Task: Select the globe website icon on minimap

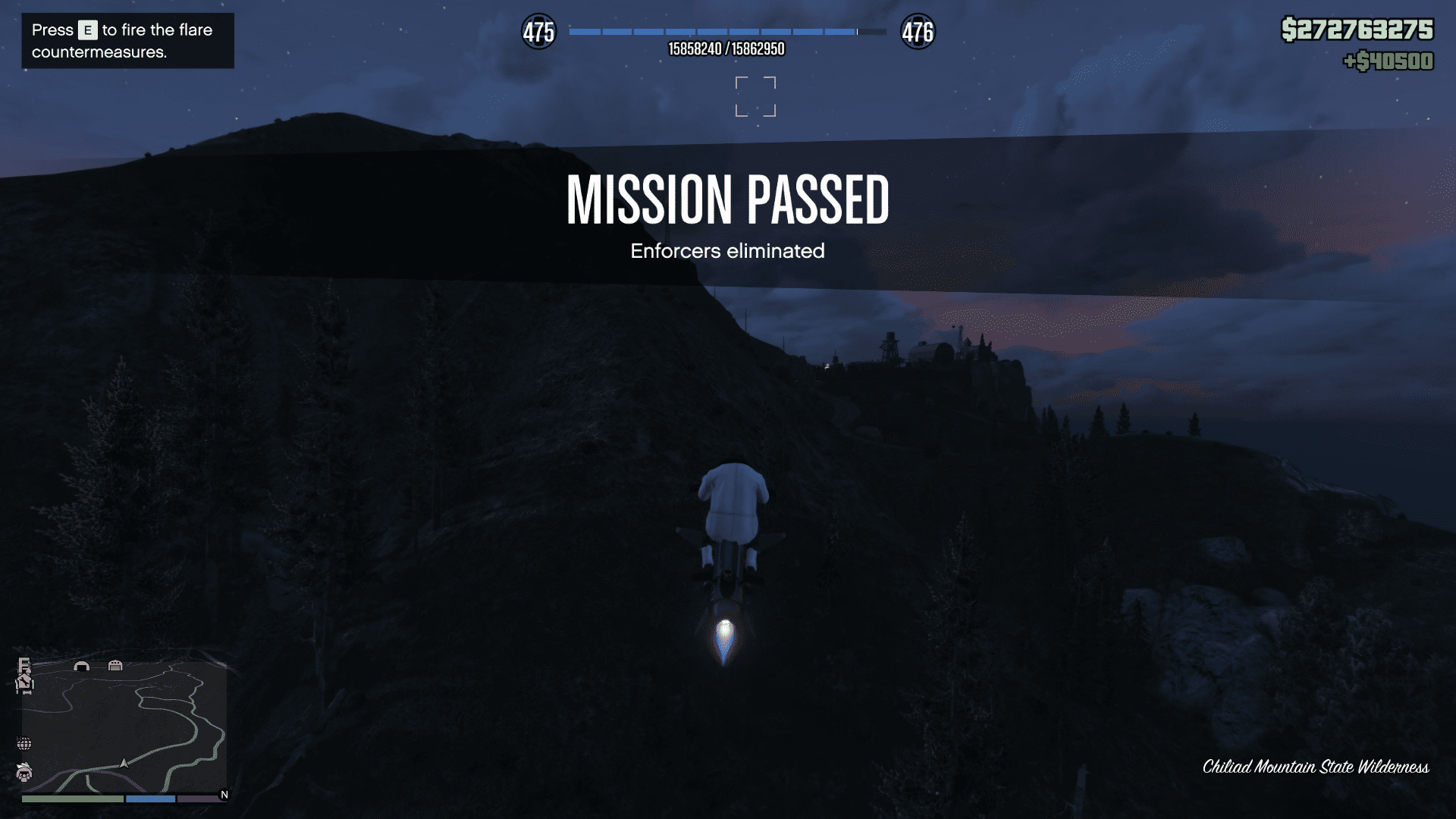Action: coord(25,743)
